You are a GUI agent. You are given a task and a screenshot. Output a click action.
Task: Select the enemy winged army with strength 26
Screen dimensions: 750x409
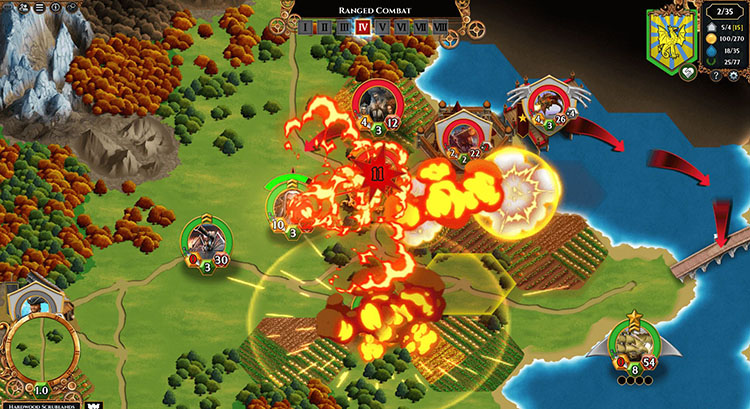click(547, 104)
